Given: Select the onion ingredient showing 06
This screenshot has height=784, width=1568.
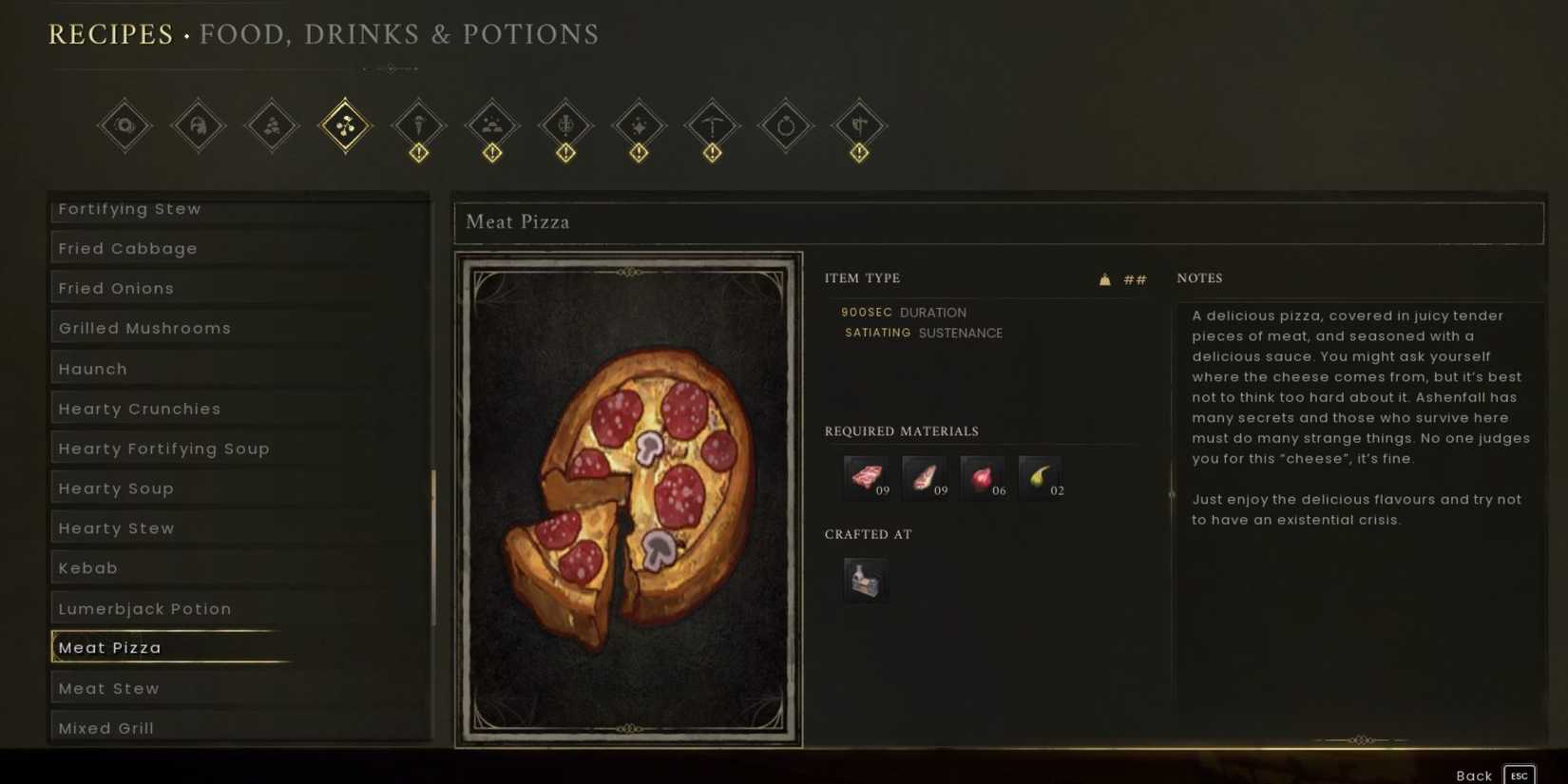Looking at the screenshot, I should (x=984, y=475).
